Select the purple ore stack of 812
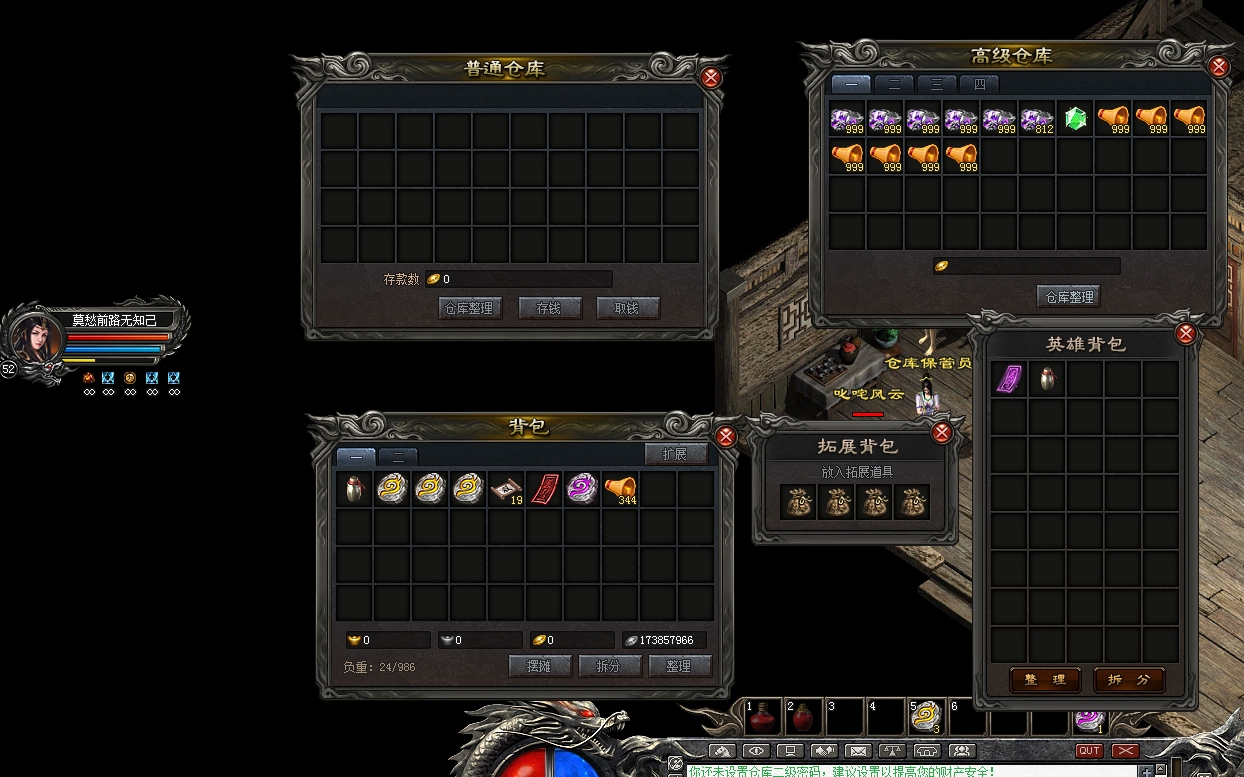 tap(1037, 120)
